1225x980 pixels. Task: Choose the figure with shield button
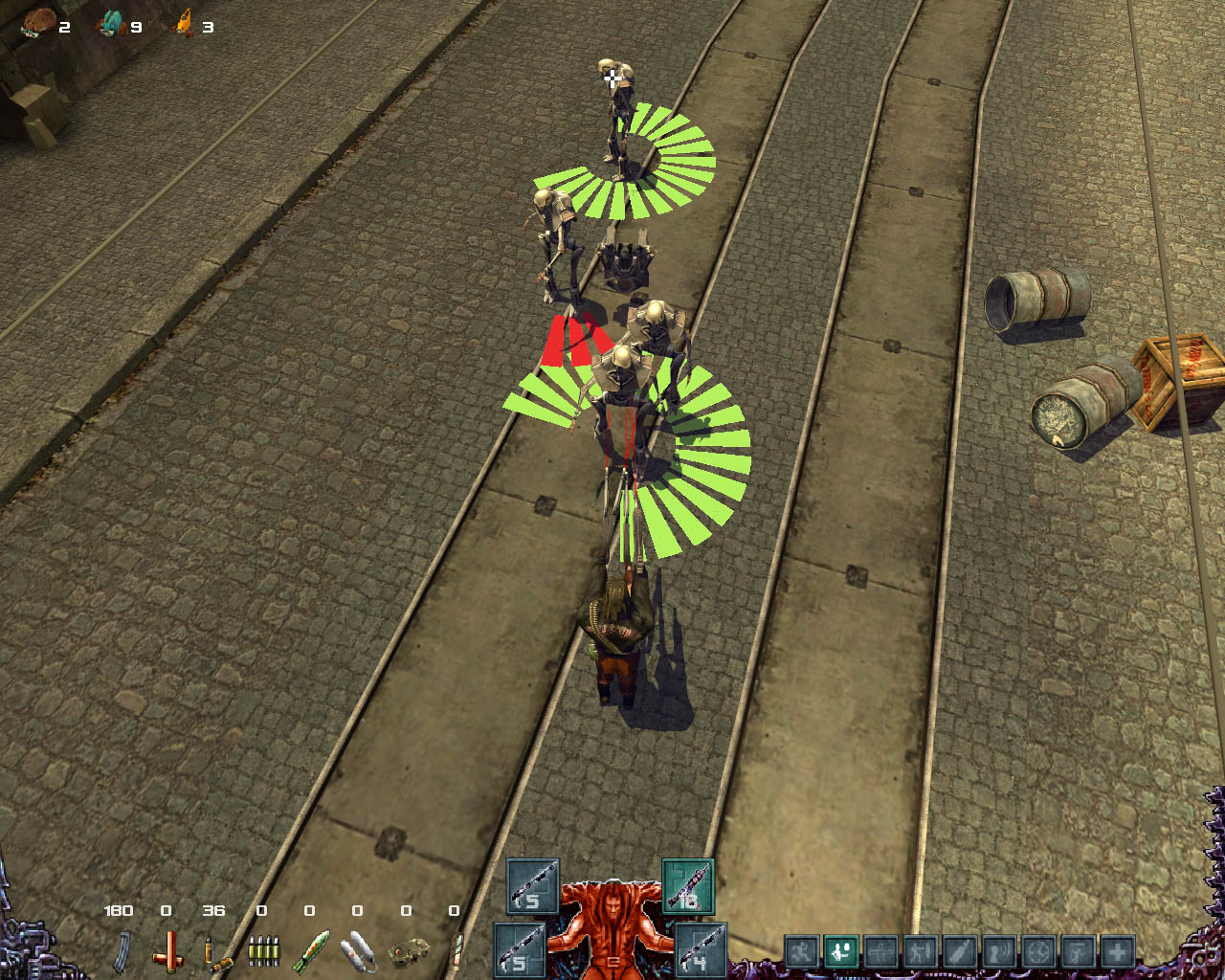921,952
